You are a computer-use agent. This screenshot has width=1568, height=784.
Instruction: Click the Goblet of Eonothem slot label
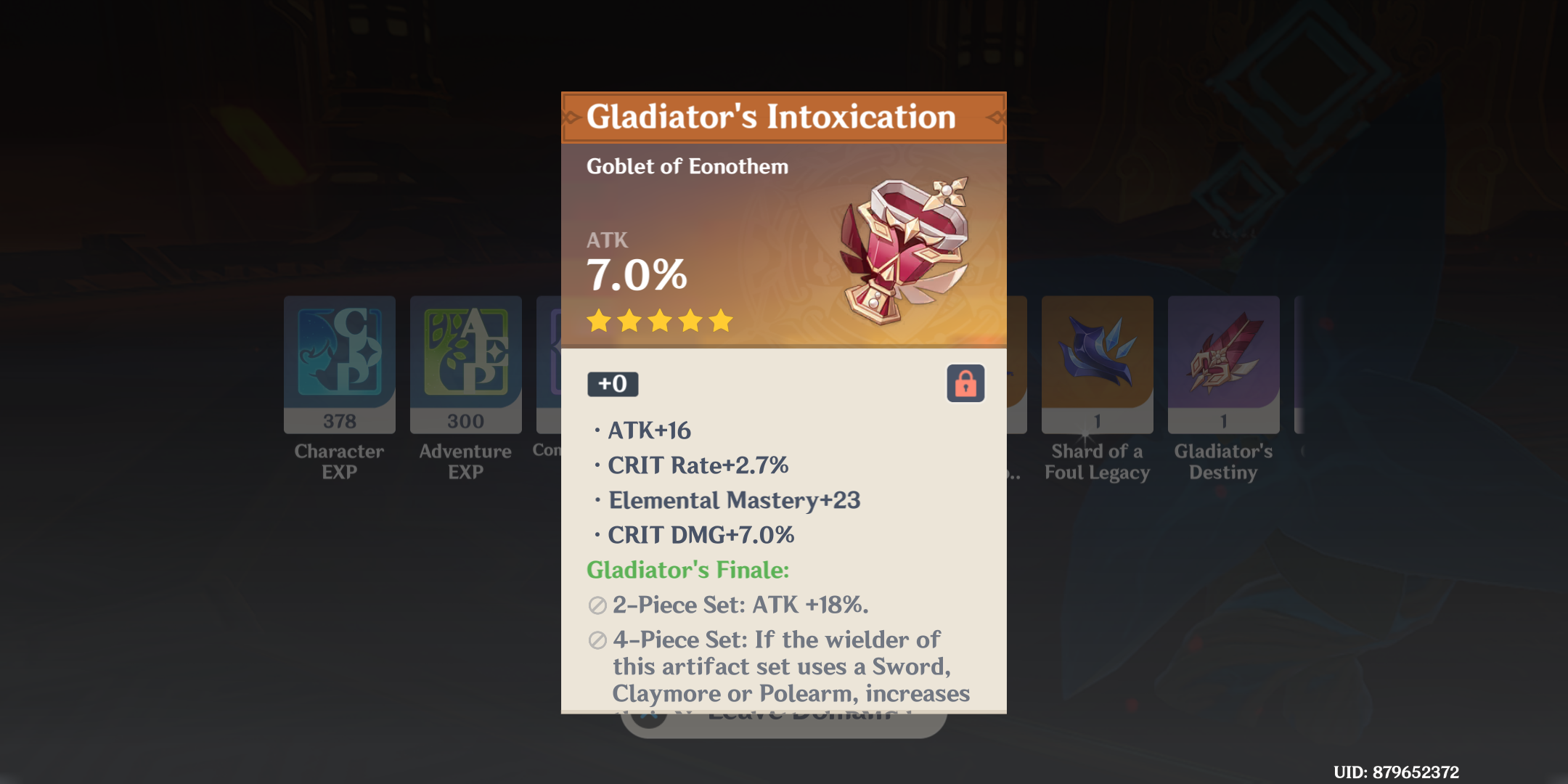pos(687,166)
